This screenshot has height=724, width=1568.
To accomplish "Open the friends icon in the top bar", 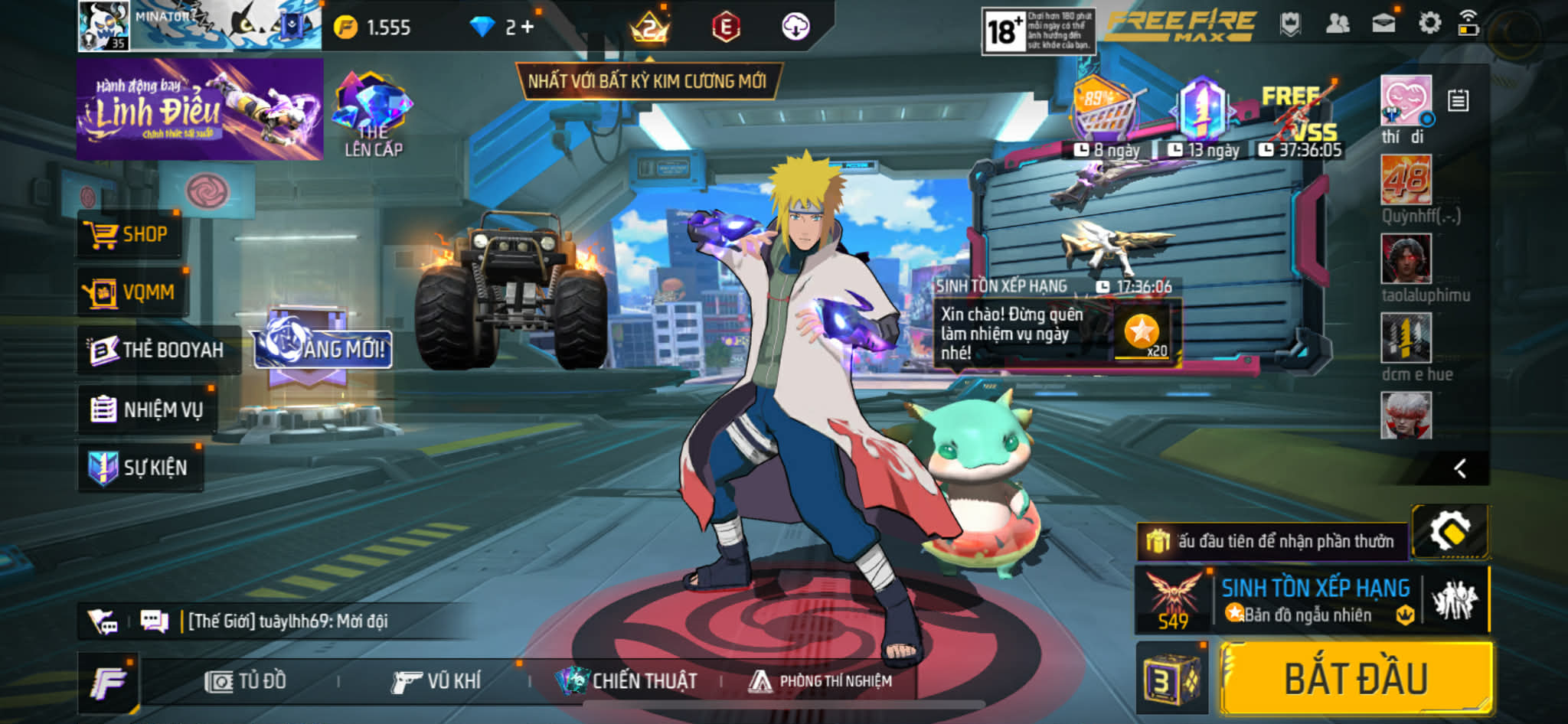I will pos(1337,24).
